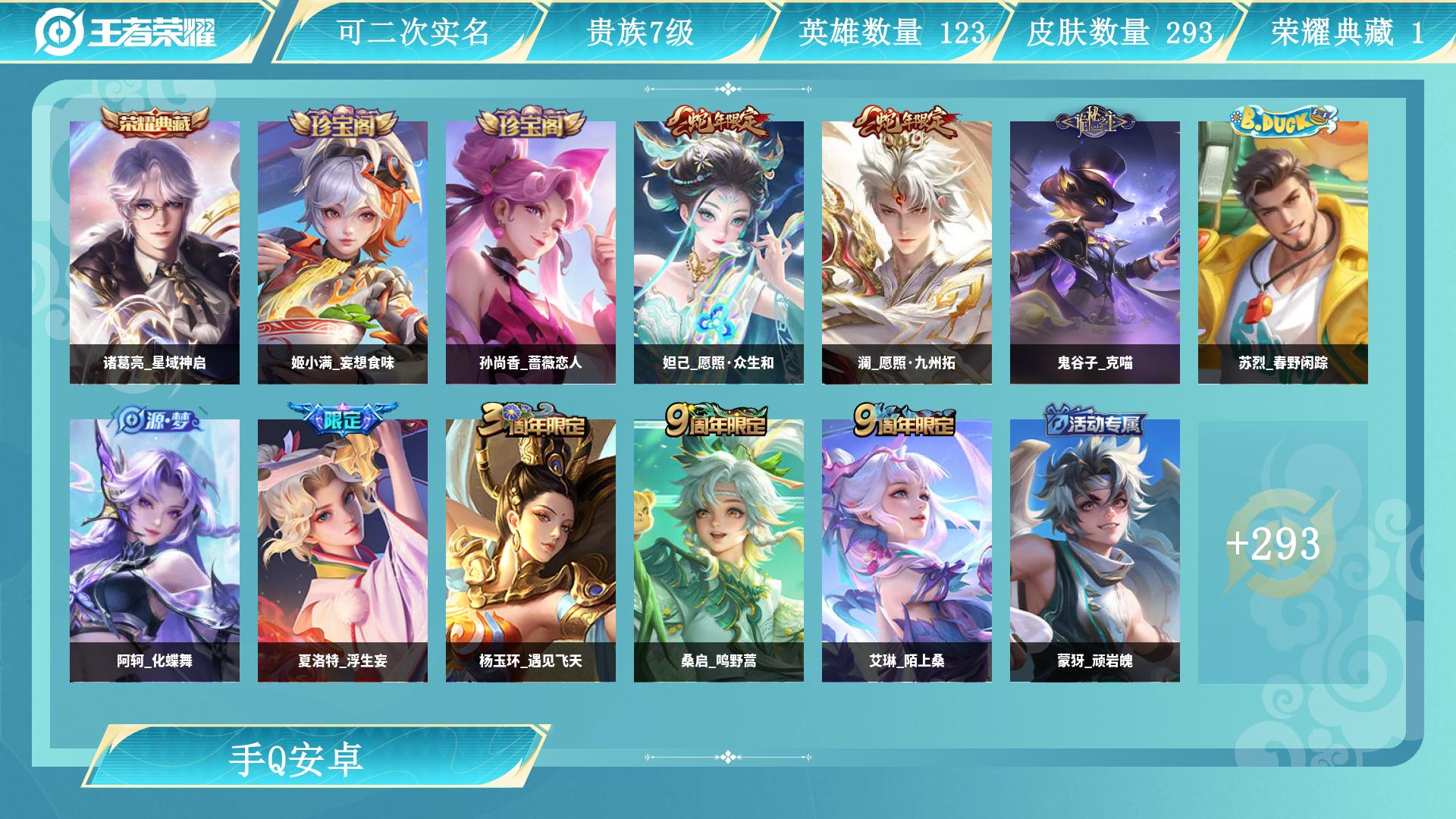Click the 手Q安卓 platform label
The image size is (1456, 819).
[297, 758]
